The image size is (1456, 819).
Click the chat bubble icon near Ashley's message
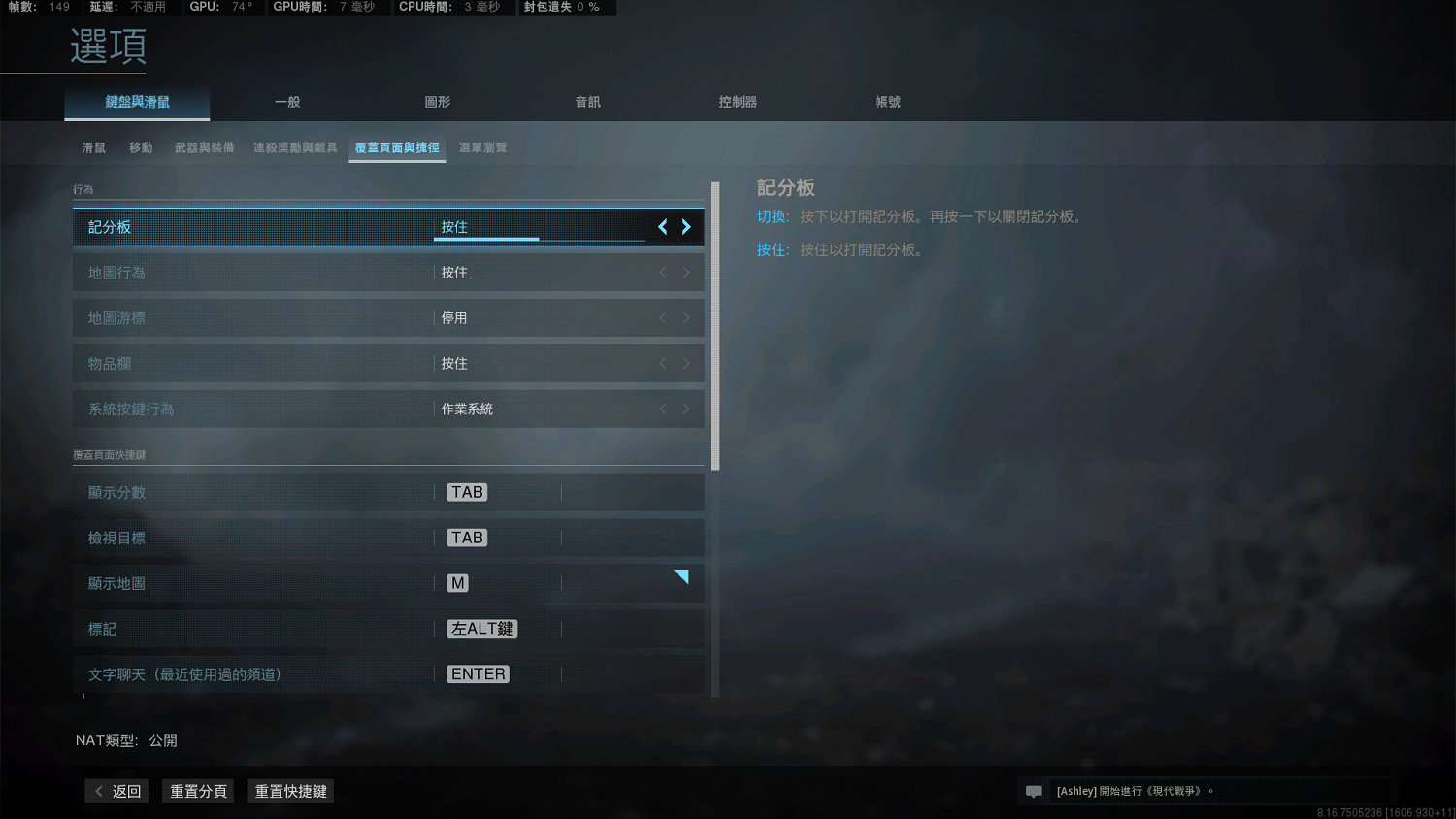coord(1033,791)
